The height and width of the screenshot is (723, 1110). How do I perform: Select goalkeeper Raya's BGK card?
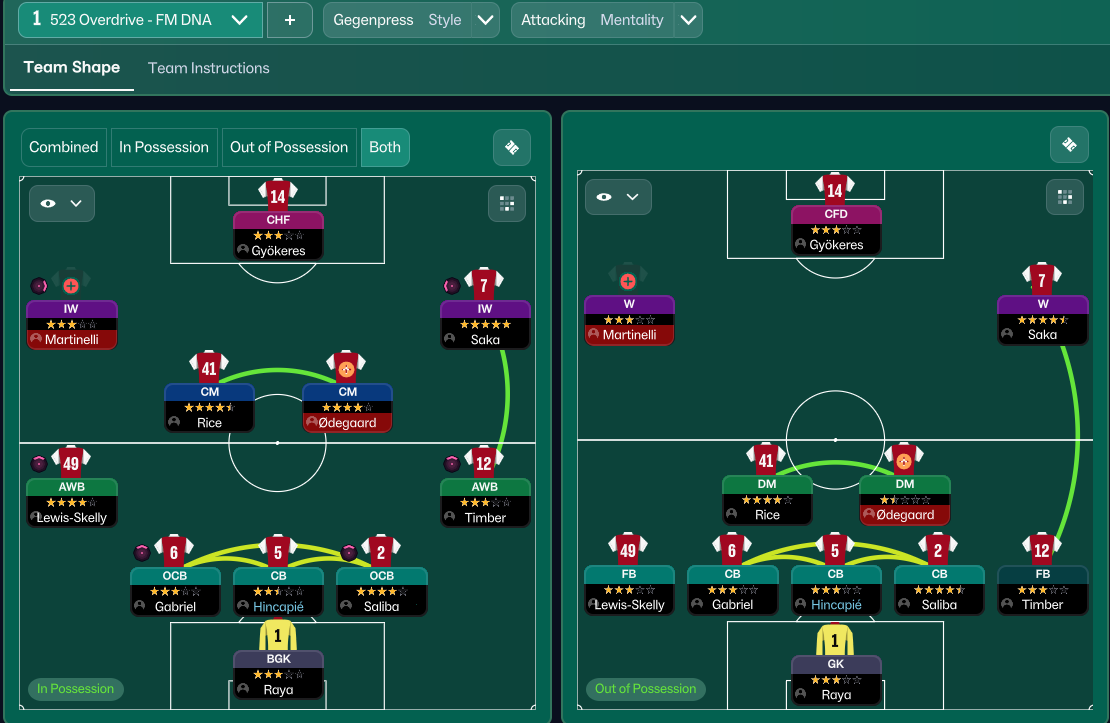278,674
